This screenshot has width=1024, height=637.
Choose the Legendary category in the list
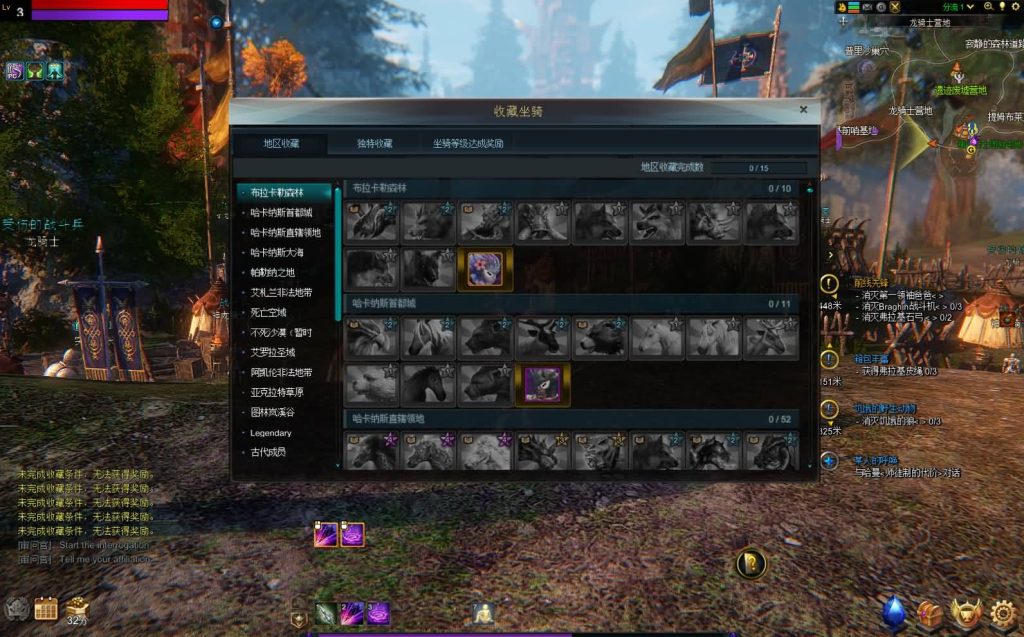[x=270, y=433]
